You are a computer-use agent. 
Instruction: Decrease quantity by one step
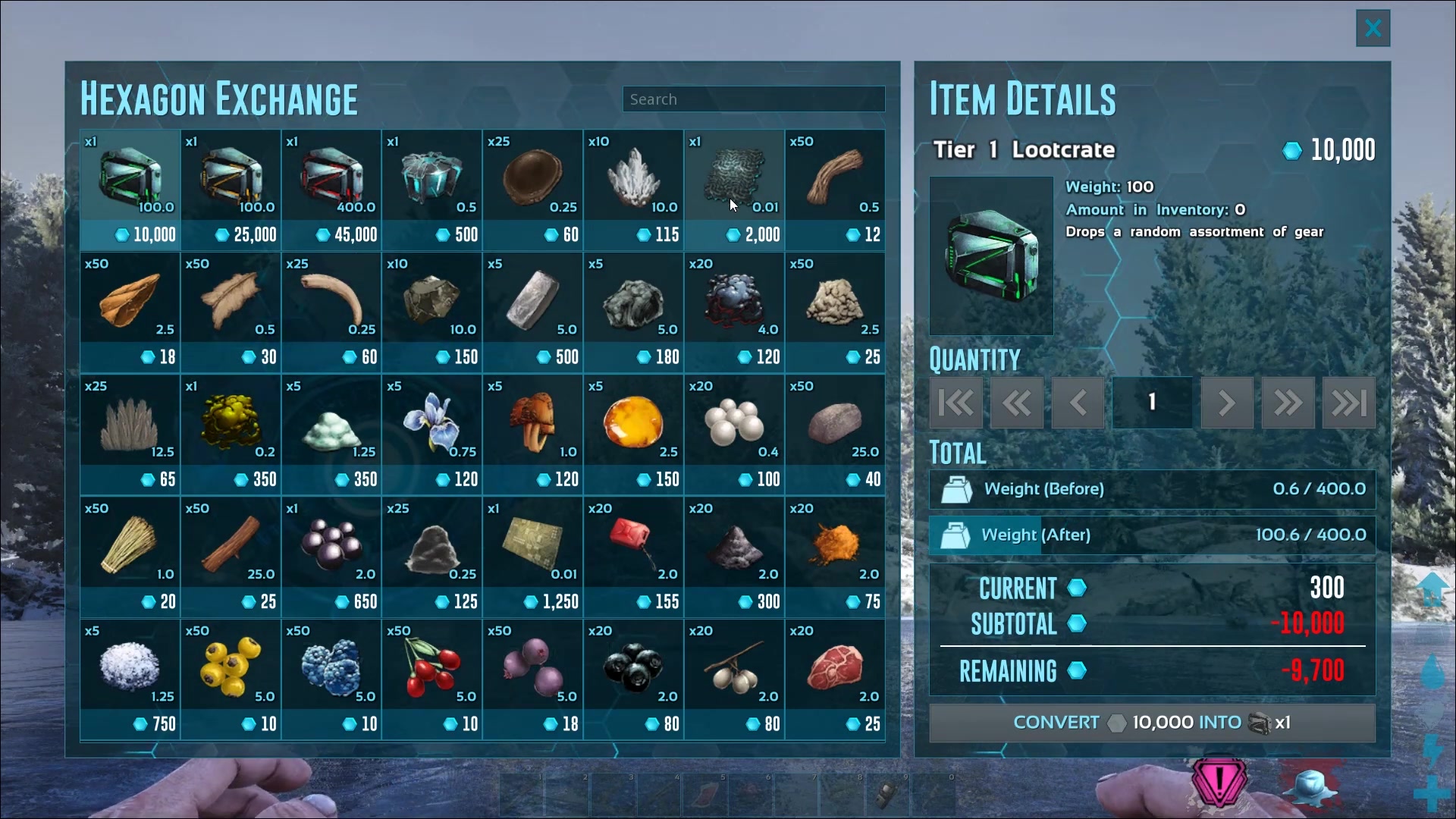(1078, 403)
